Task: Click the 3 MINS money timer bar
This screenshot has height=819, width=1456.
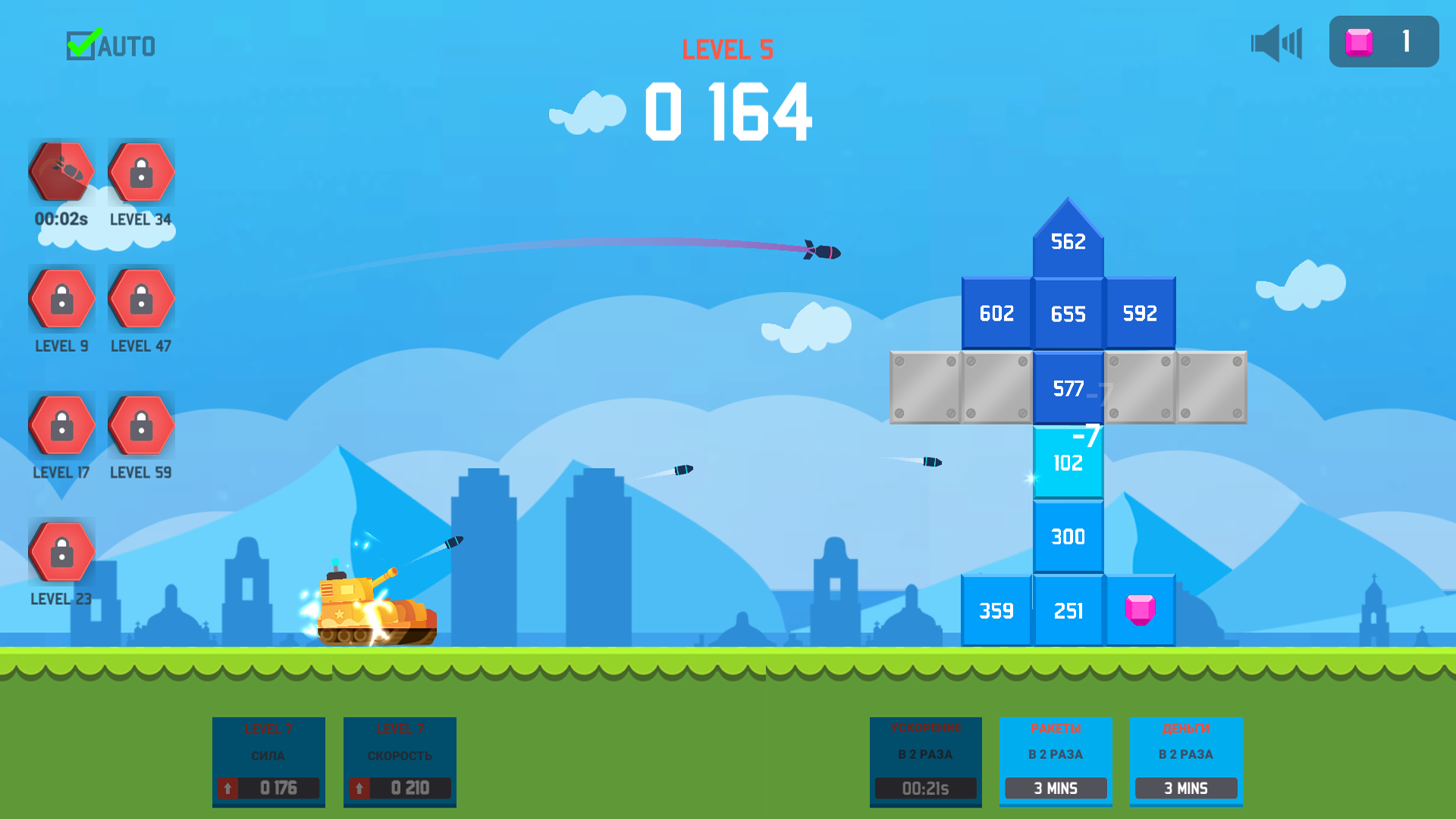Action: pos(1186,788)
